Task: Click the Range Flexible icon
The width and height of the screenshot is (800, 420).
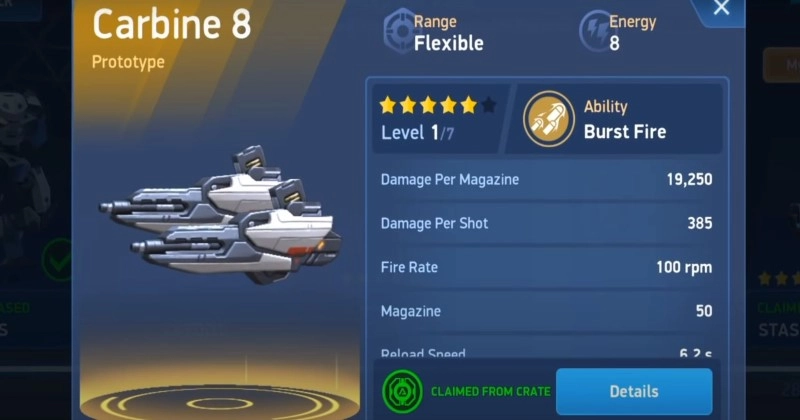Action: pos(399,31)
